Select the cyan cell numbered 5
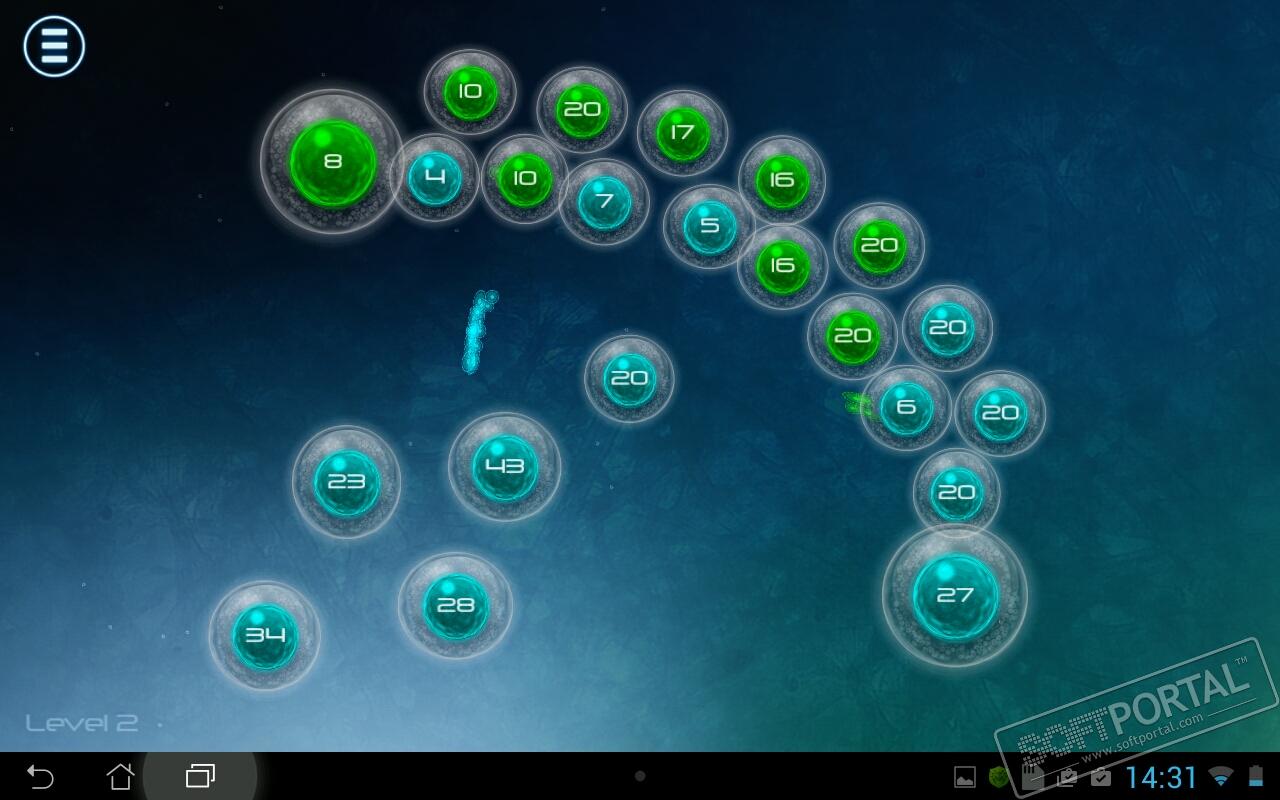The width and height of the screenshot is (1280, 800). [709, 226]
